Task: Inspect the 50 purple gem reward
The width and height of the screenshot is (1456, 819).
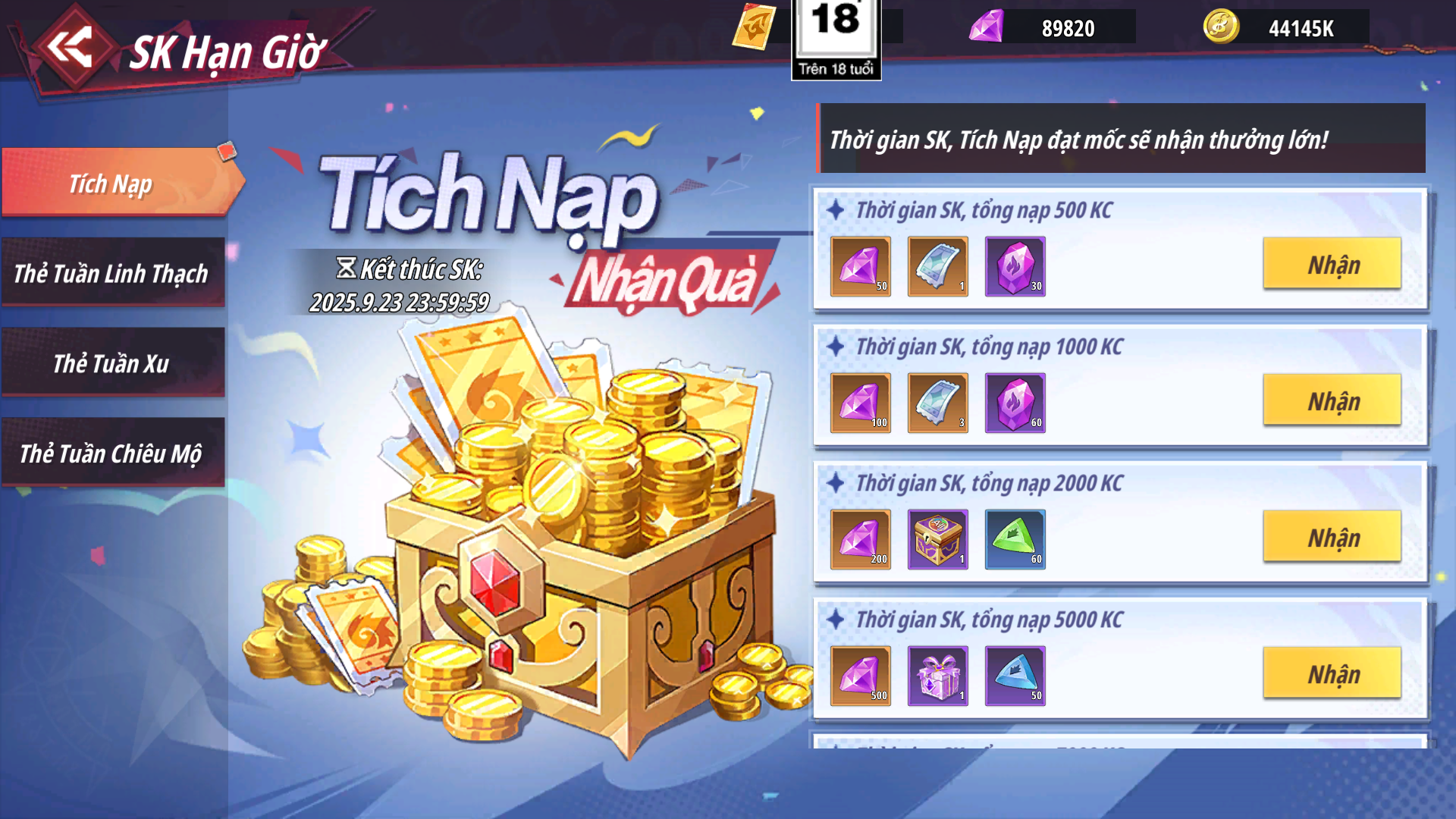Action: click(860, 266)
